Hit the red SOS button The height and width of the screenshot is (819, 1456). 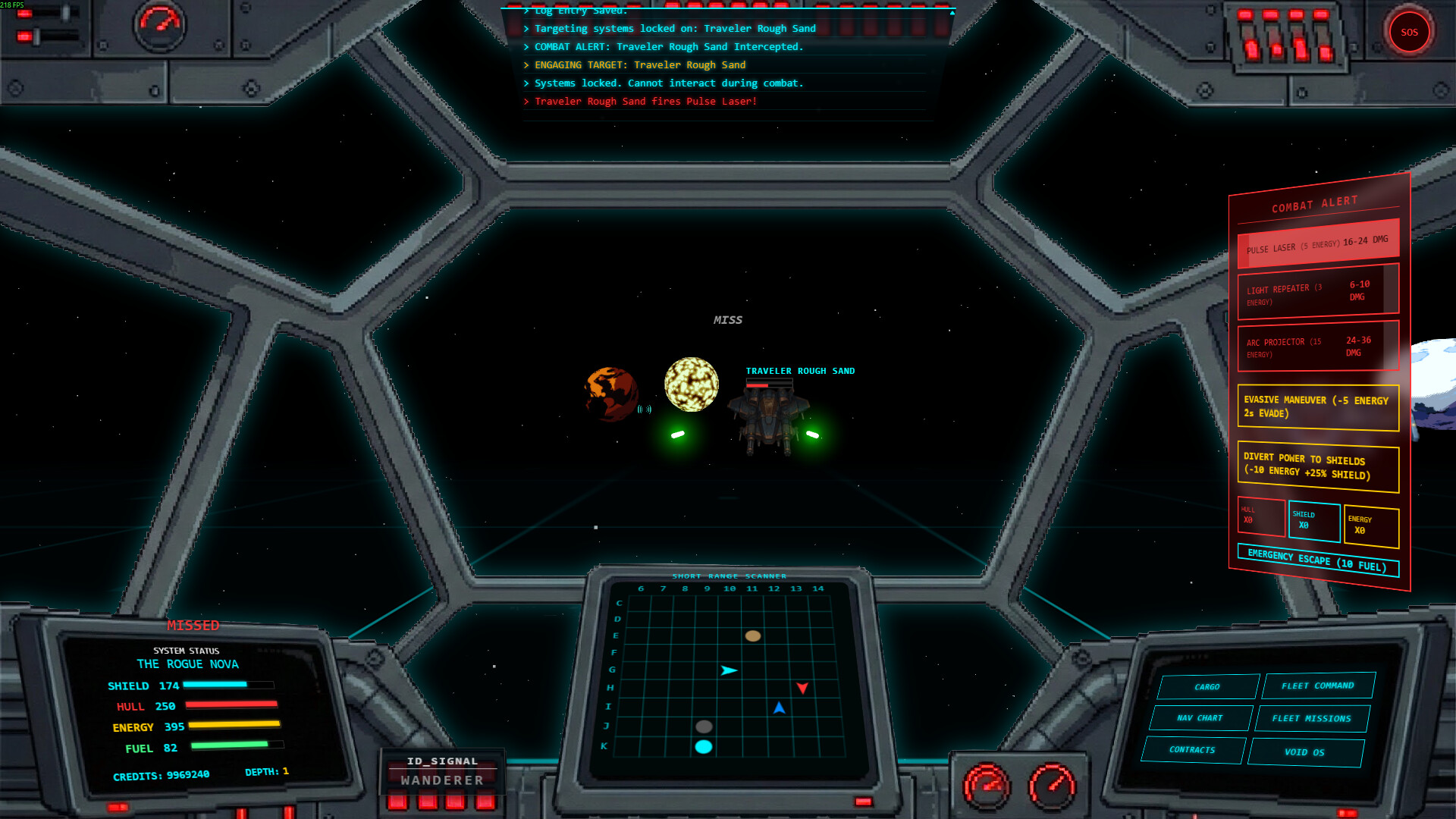click(1409, 33)
